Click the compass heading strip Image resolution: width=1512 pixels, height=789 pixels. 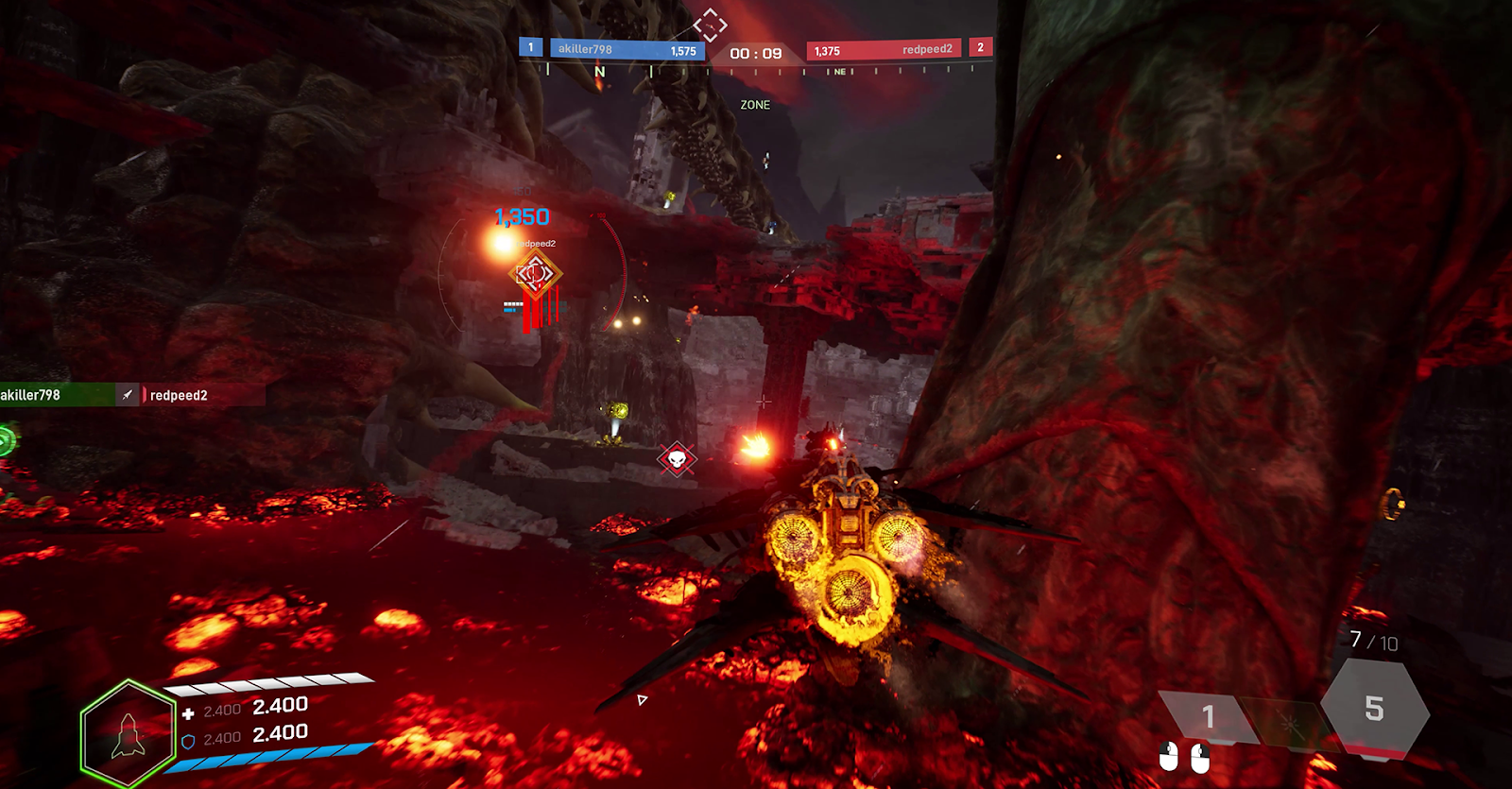[756, 72]
